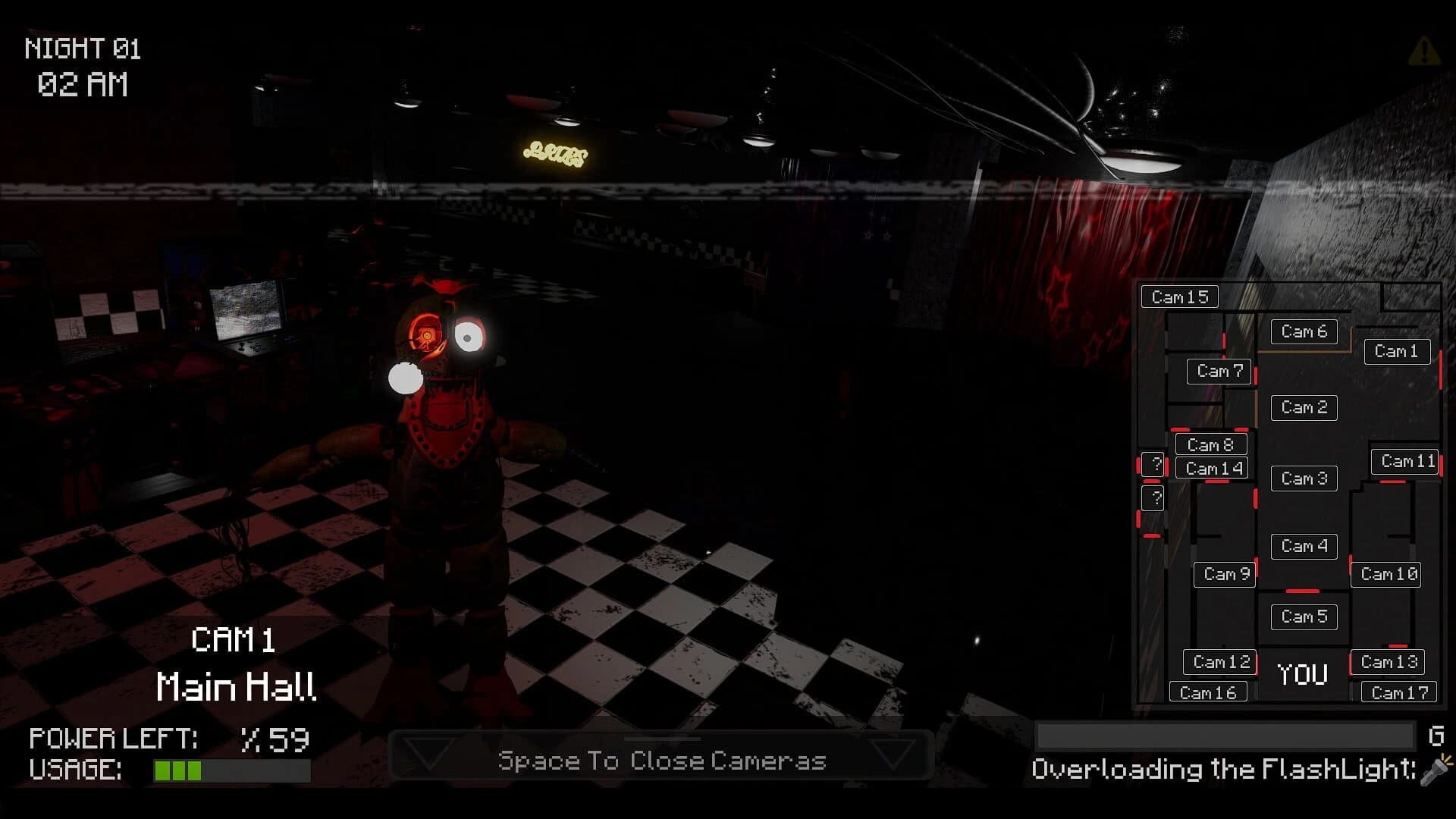Click Cam 17 at map bottom right
The image size is (1456, 819).
pos(1398,691)
